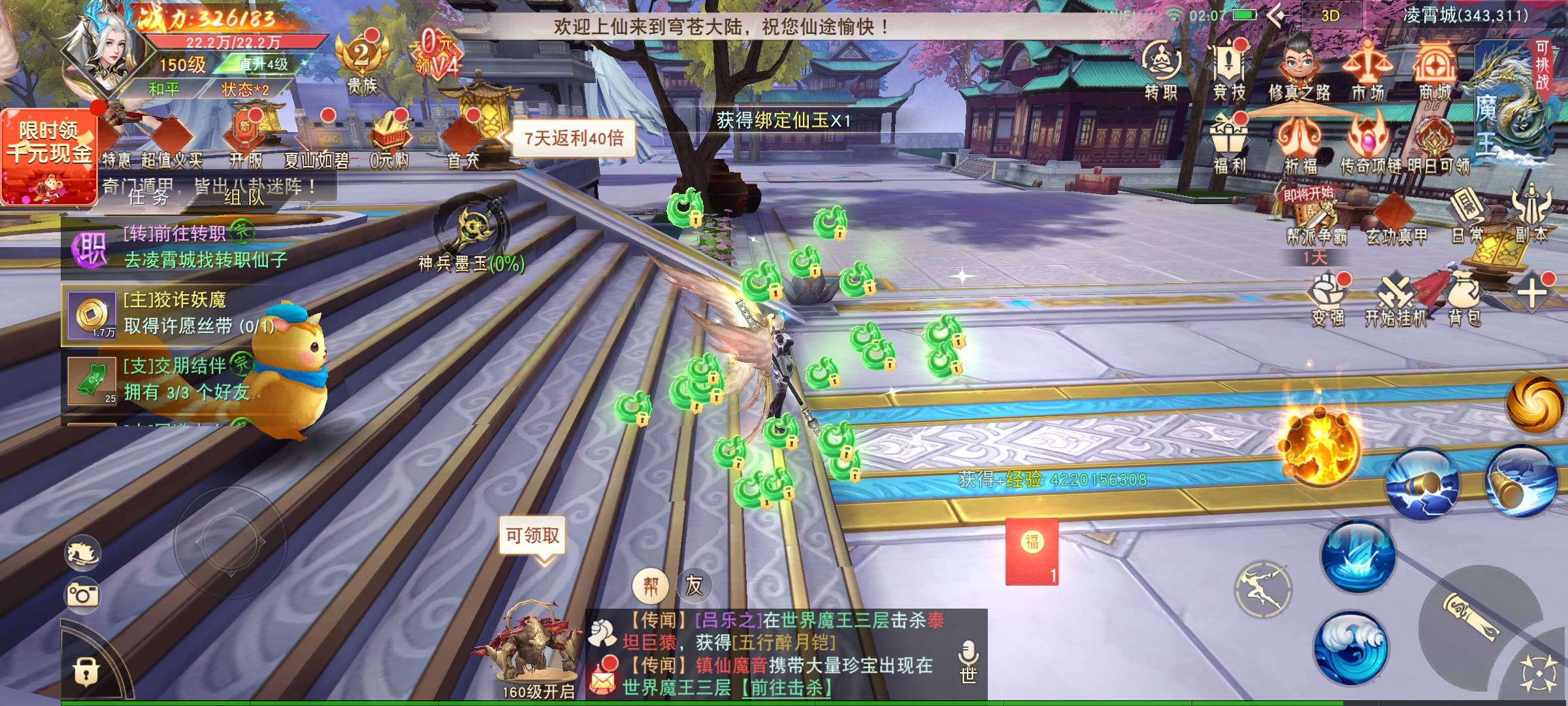
Task: Take a screenshot with the camera icon
Action: [x=82, y=594]
